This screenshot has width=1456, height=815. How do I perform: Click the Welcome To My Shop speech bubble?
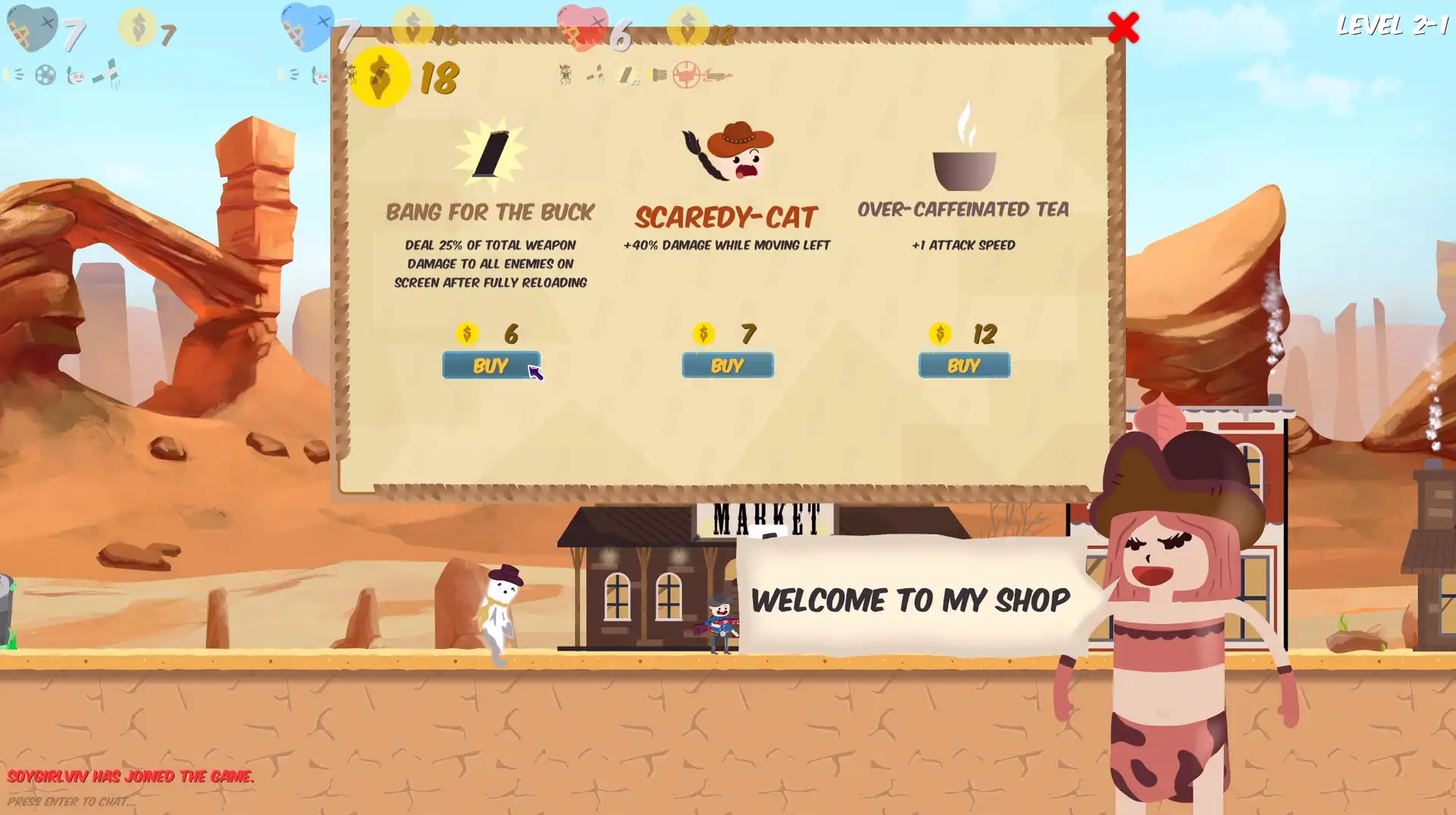(x=908, y=600)
